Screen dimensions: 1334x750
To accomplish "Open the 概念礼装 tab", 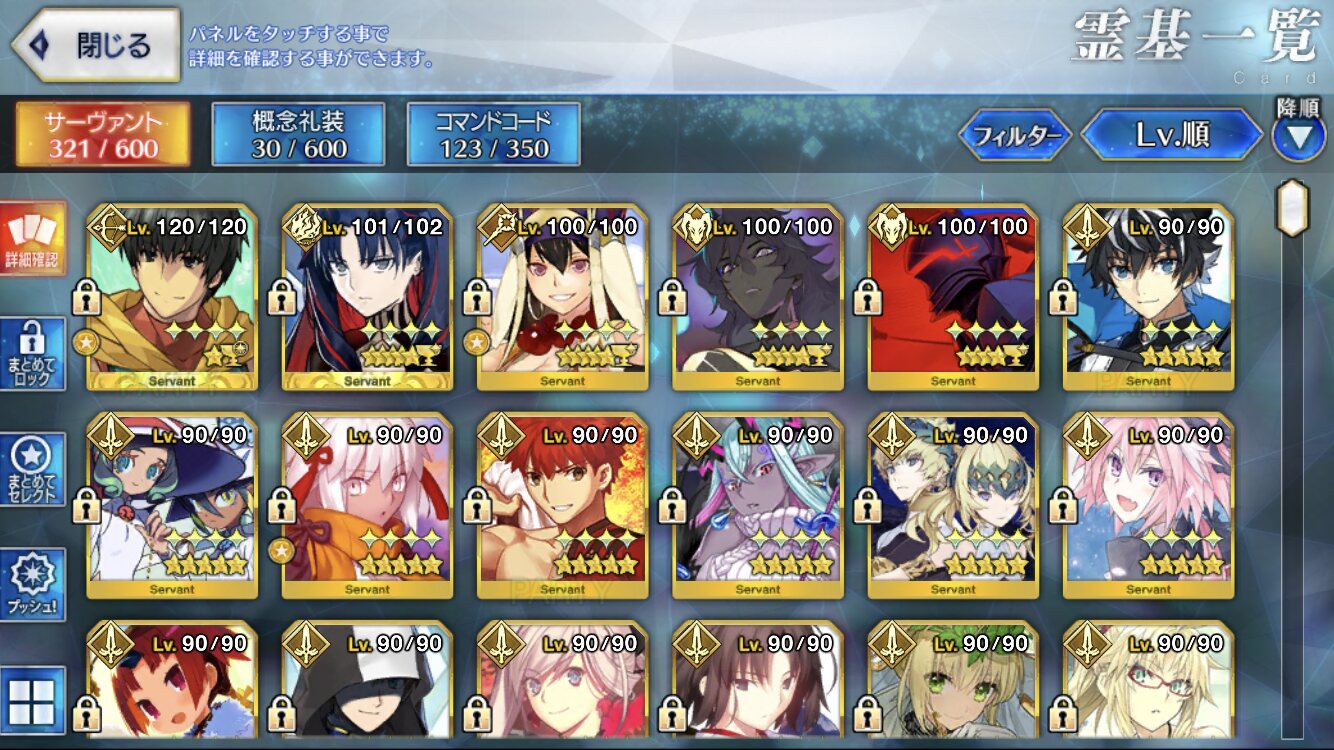I will 298,135.
